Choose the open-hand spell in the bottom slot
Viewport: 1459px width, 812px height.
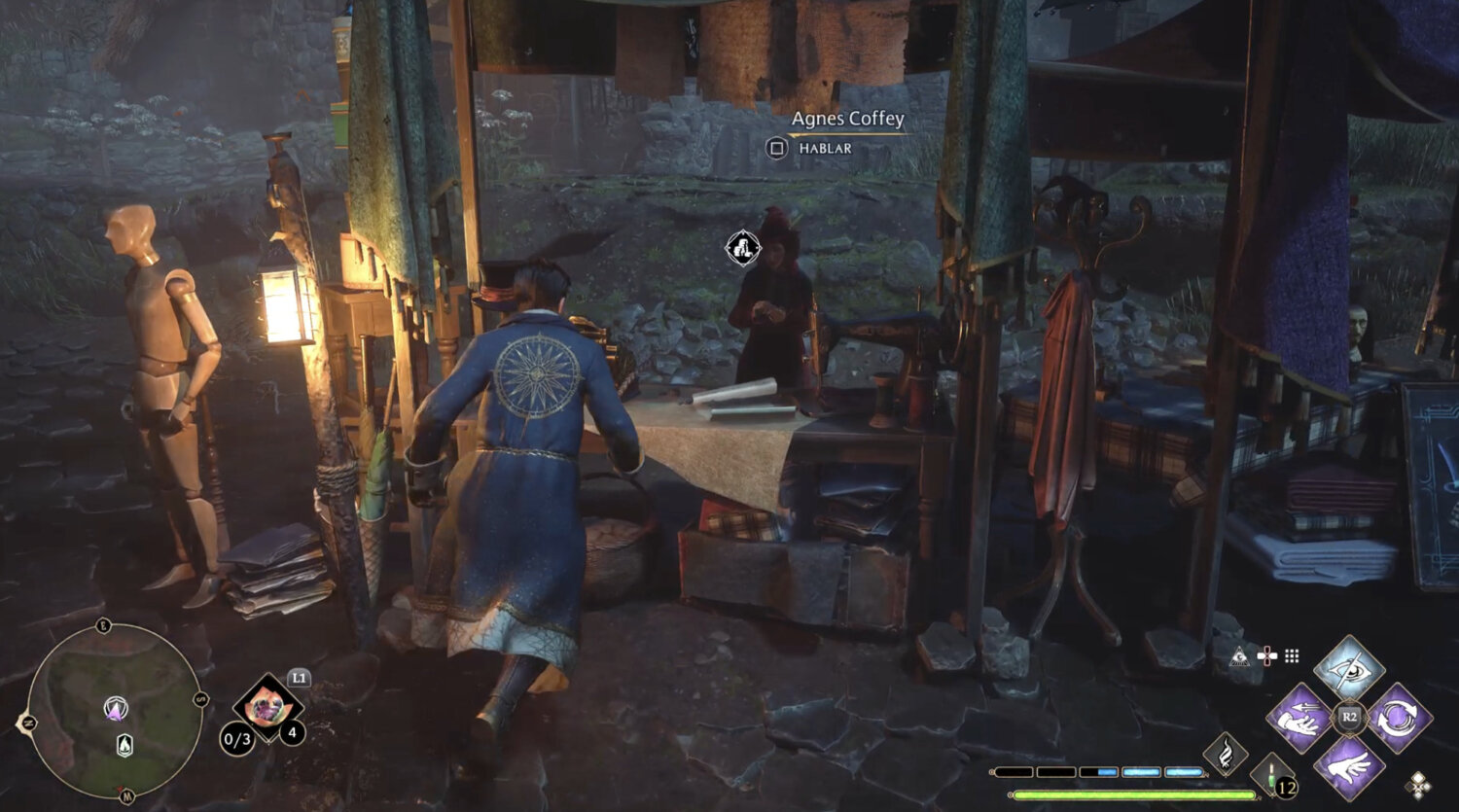pyautogui.click(x=1349, y=768)
